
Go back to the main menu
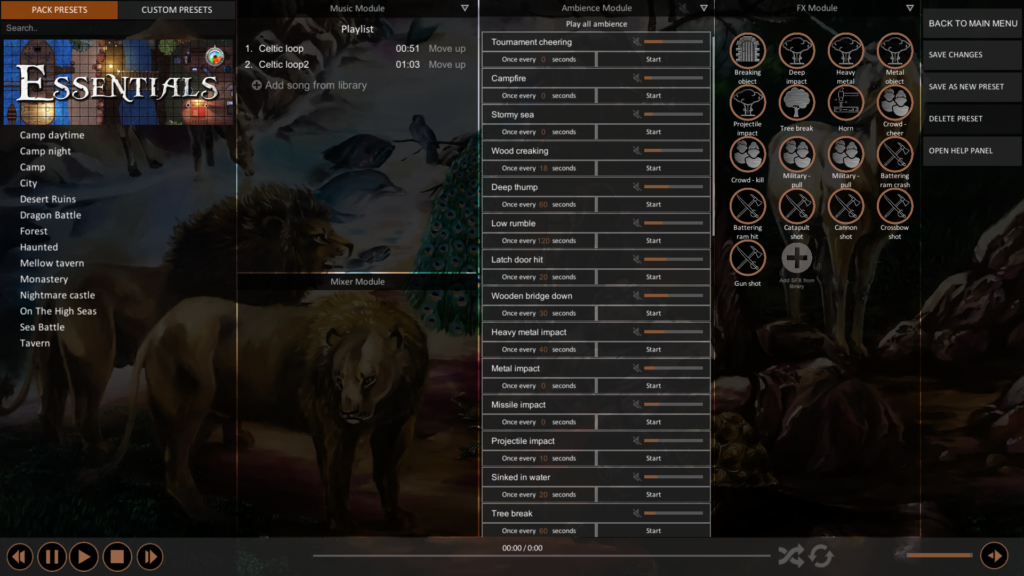point(972,23)
